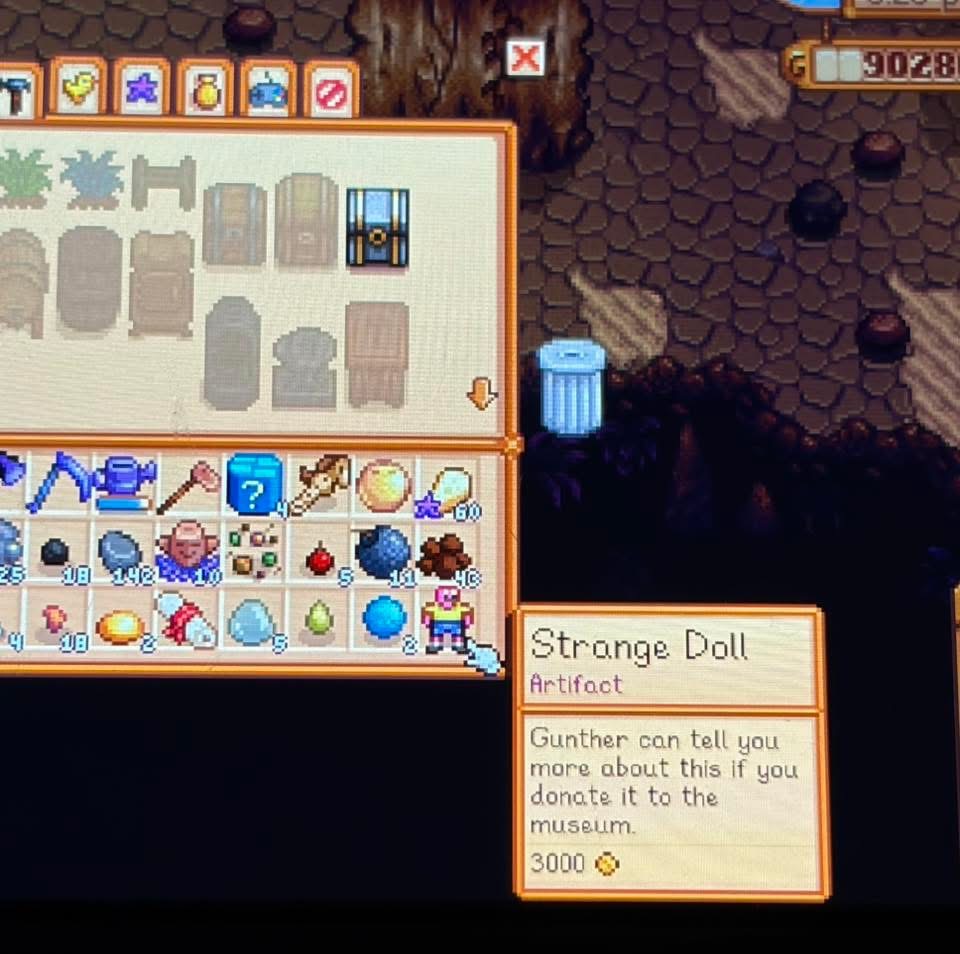Switch to the yellow duck tab

(x=78, y=89)
